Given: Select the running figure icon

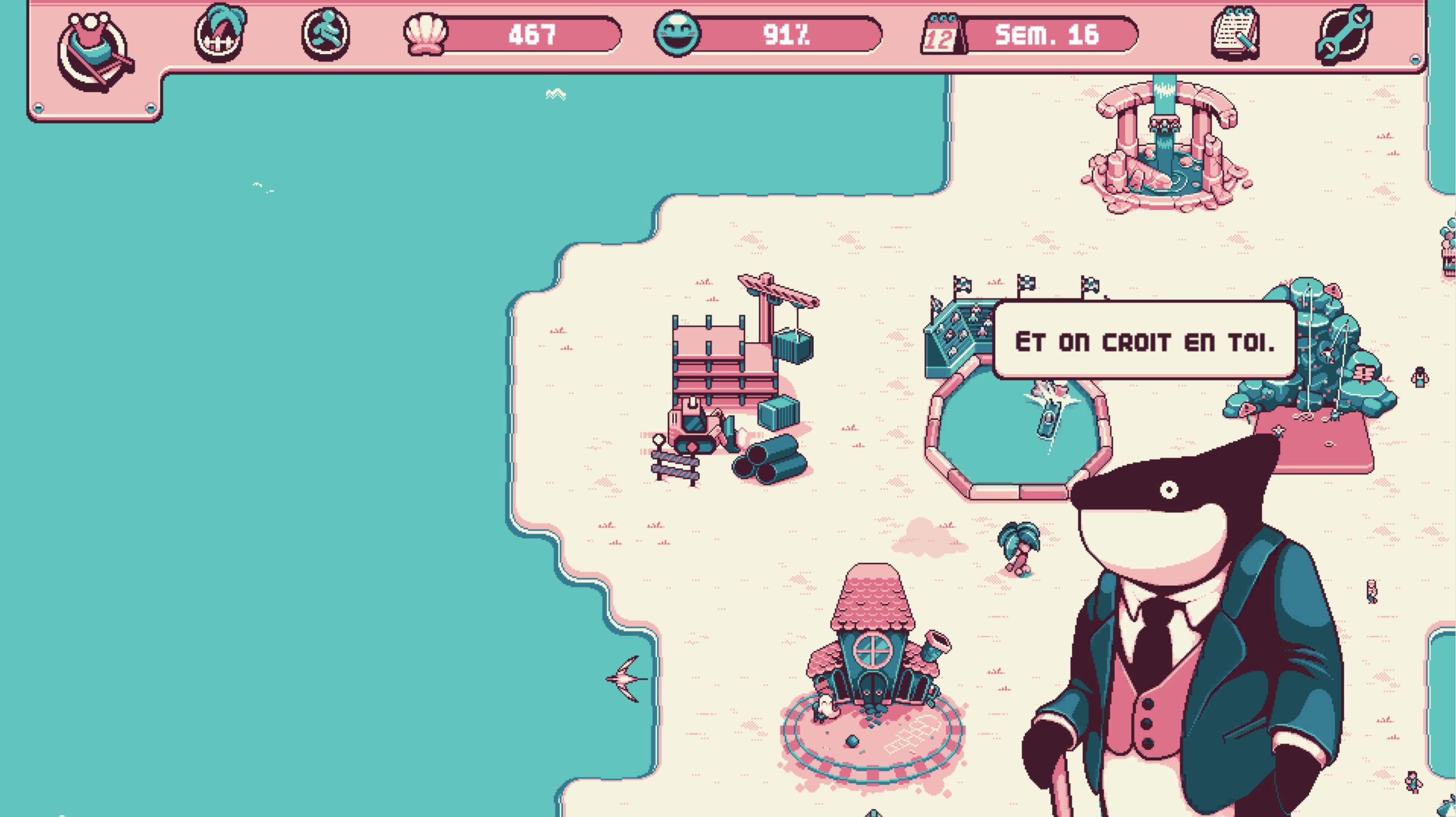Looking at the screenshot, I should pyautogui.click(x=325, y=34).
